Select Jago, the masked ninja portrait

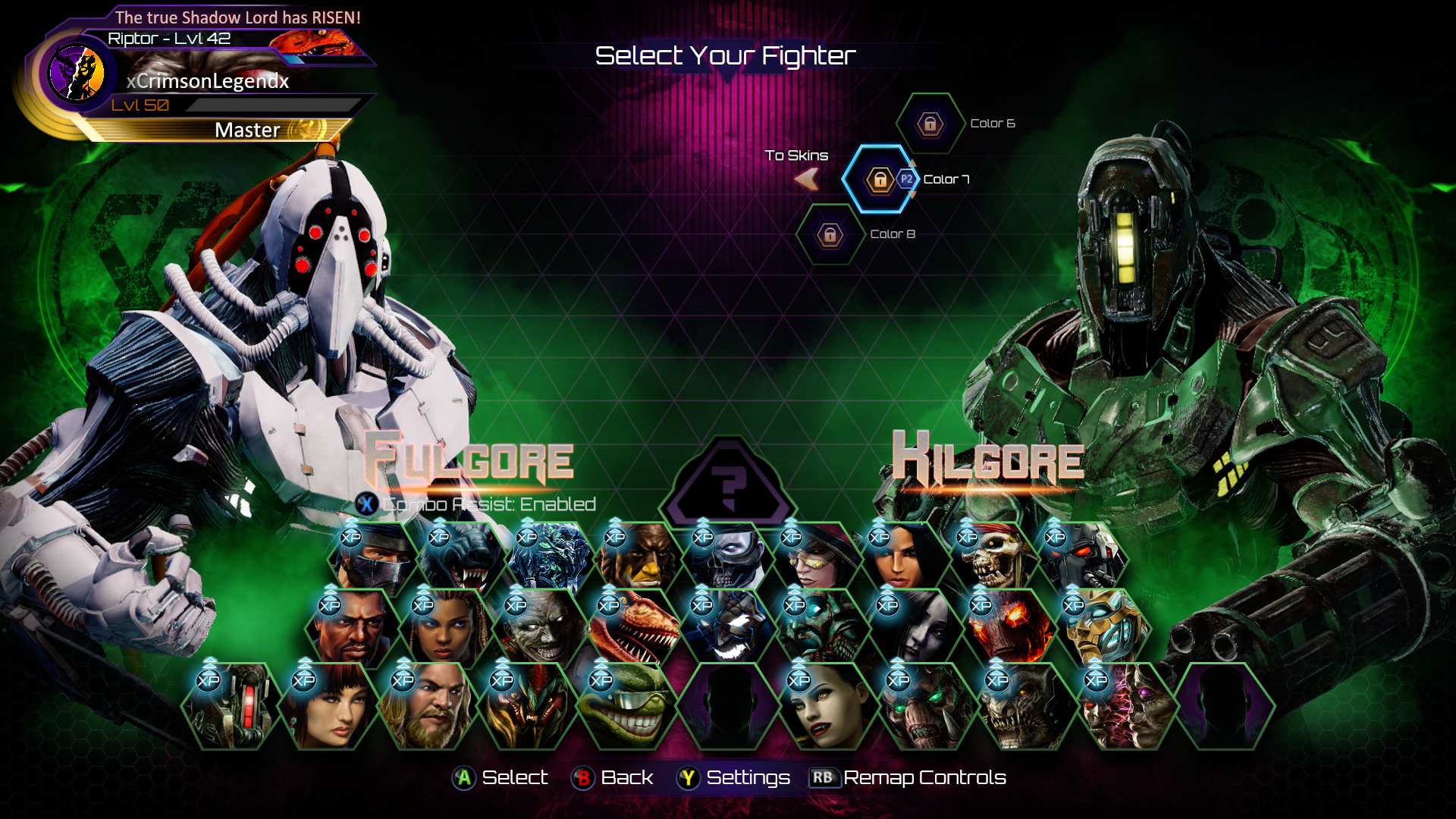coord(373,560)
